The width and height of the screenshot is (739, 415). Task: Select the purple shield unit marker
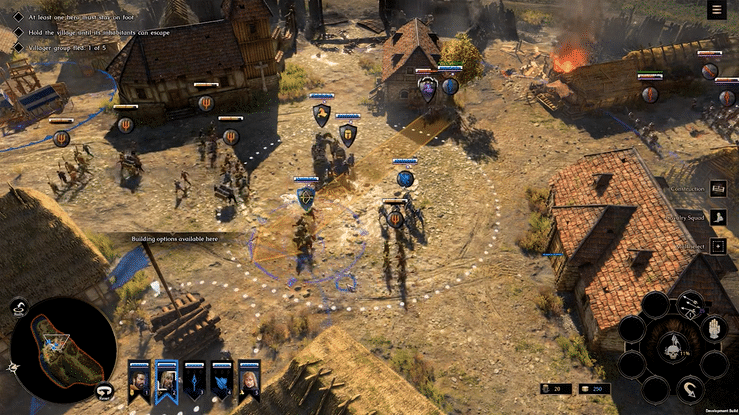[x=427, y=88]
